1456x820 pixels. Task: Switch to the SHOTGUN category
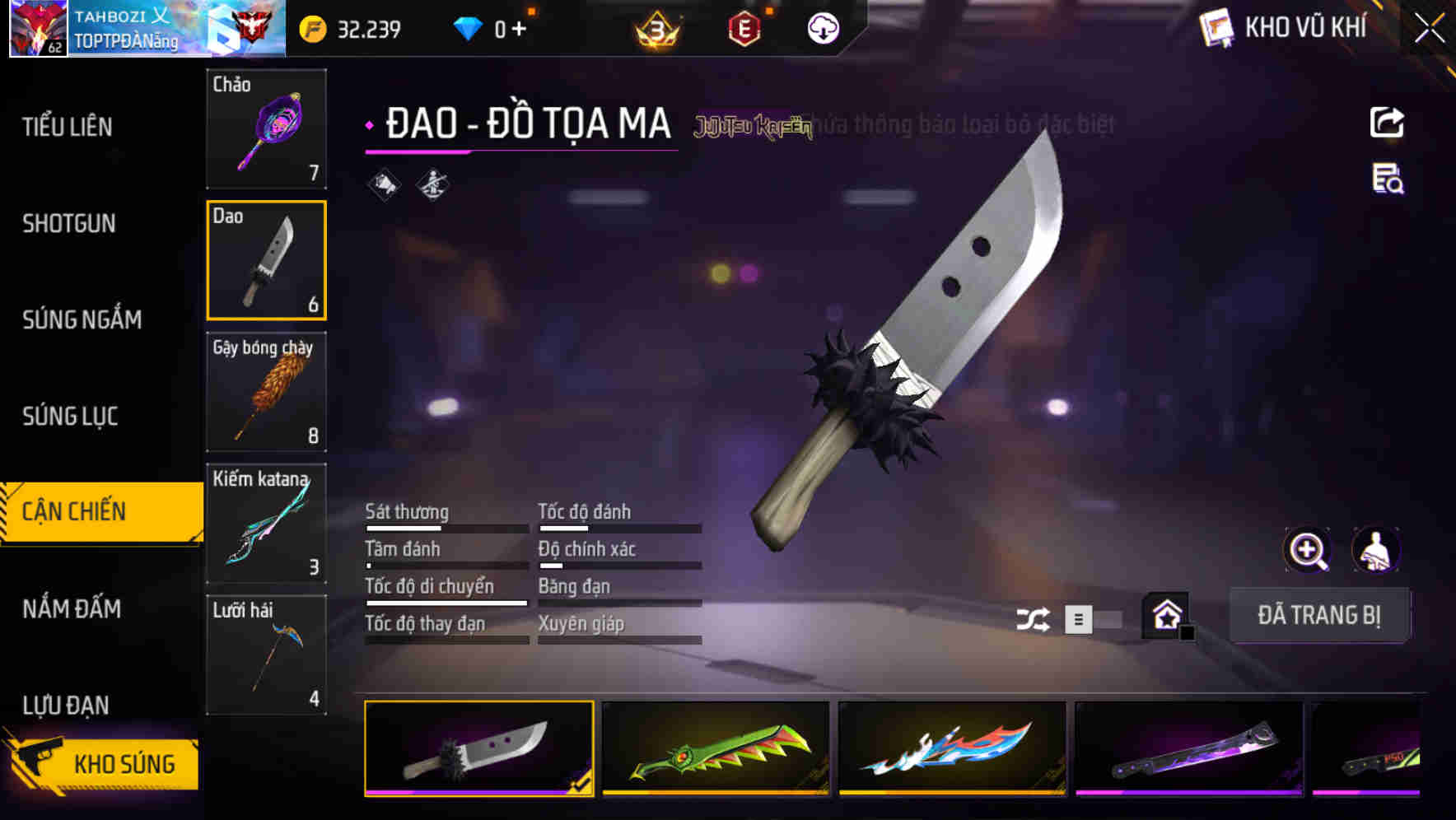(70, 224)
